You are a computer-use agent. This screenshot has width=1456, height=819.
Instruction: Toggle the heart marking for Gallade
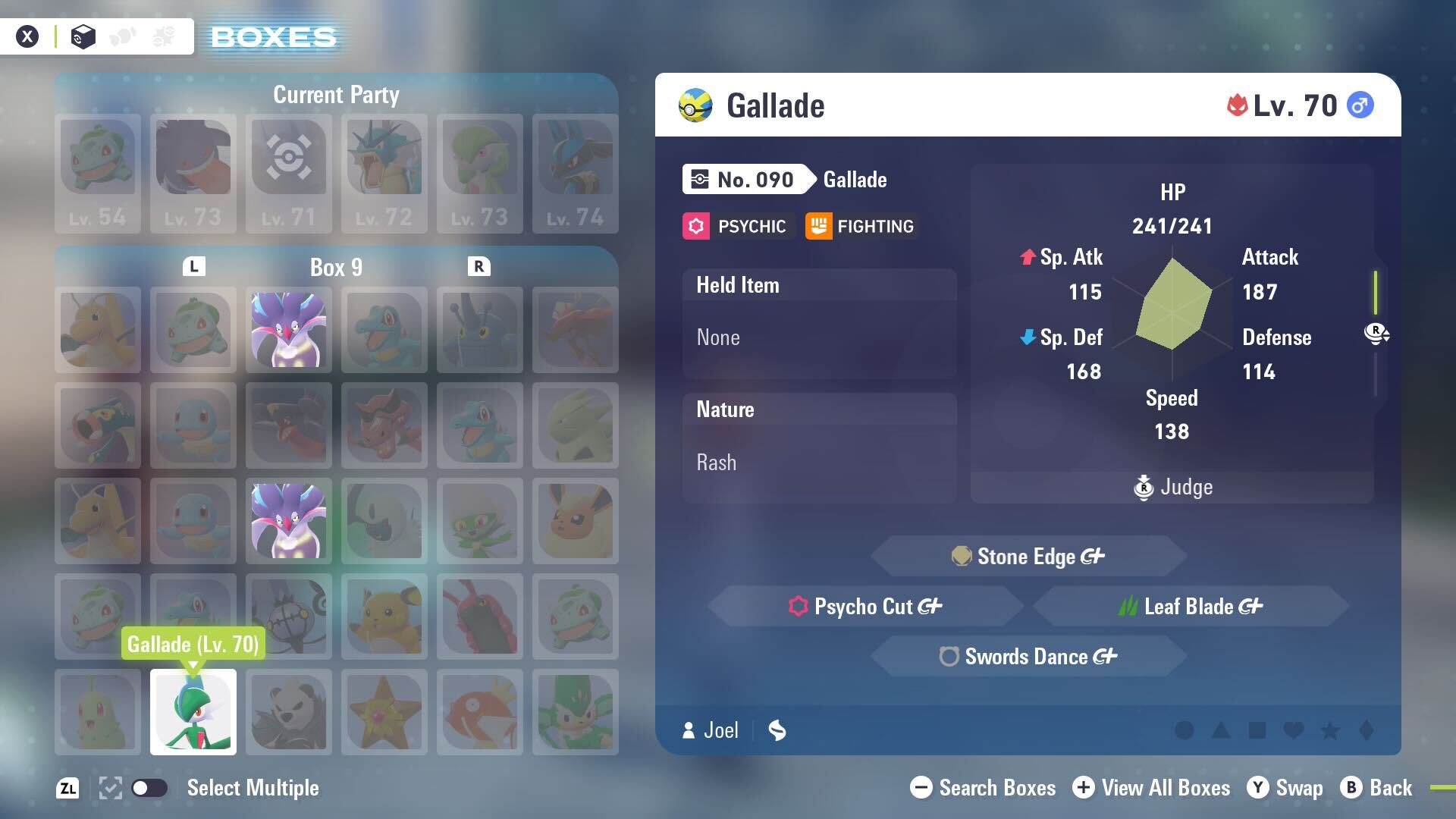tap(1293, 730)
